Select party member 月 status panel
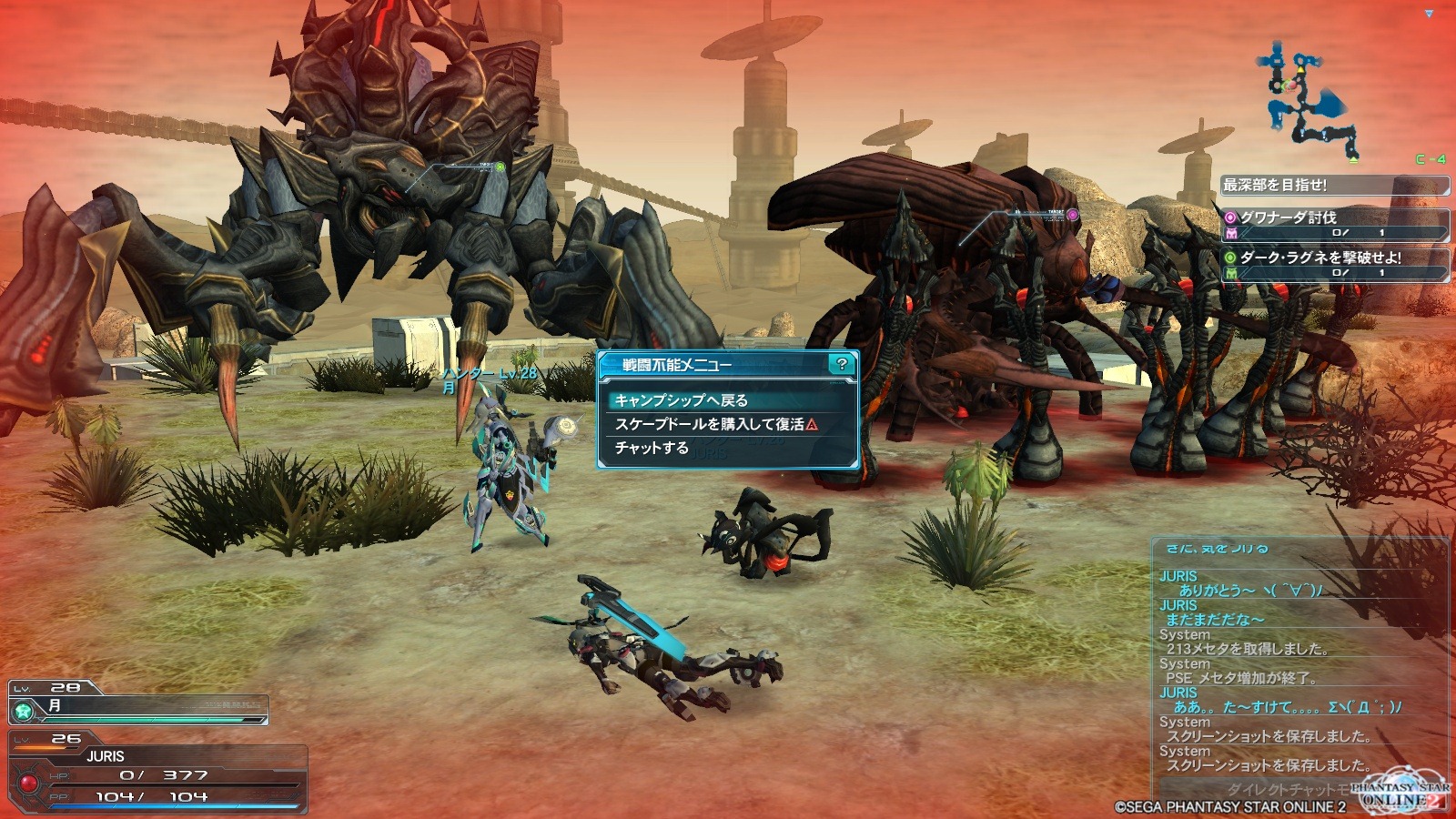This screenshot has height=819, width=1456. [x=138, y=703]
